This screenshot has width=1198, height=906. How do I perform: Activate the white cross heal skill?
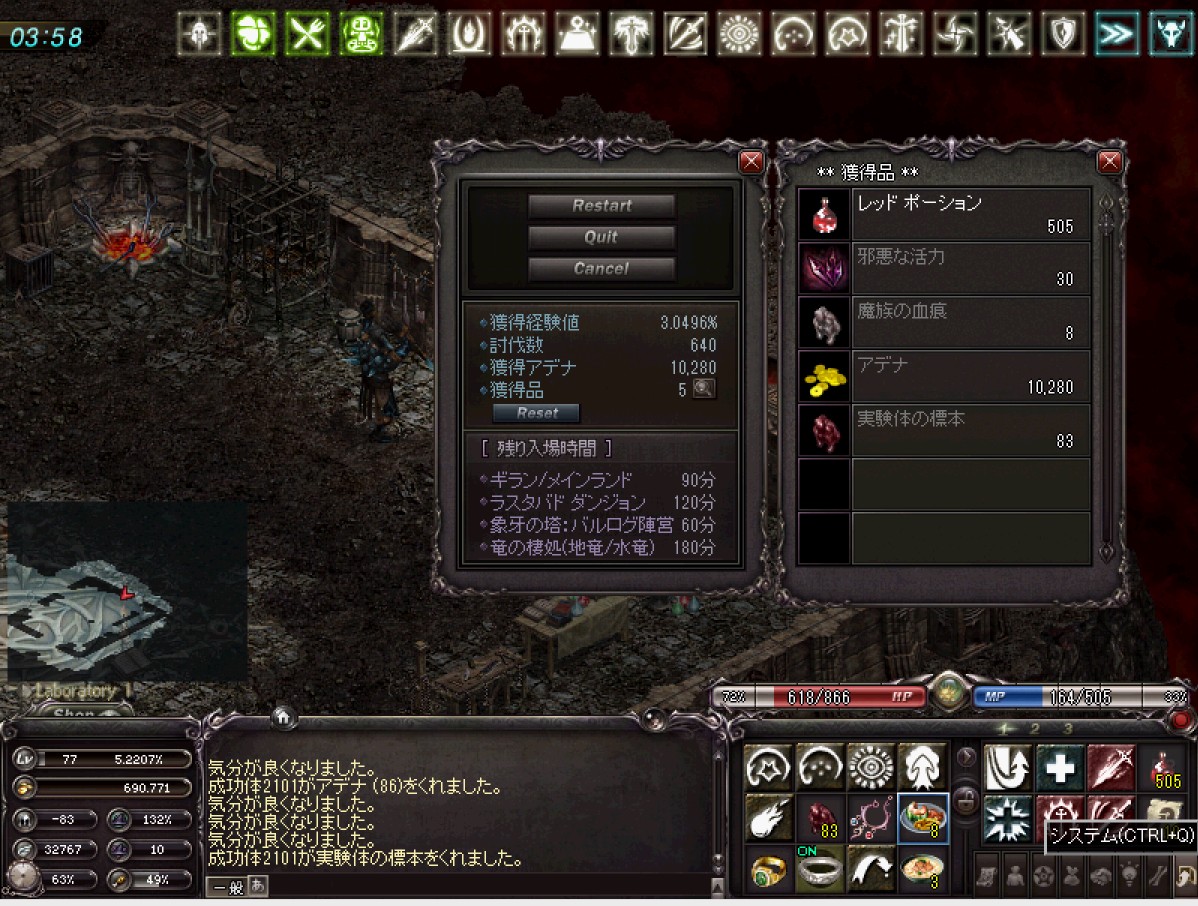[1060, 768]
